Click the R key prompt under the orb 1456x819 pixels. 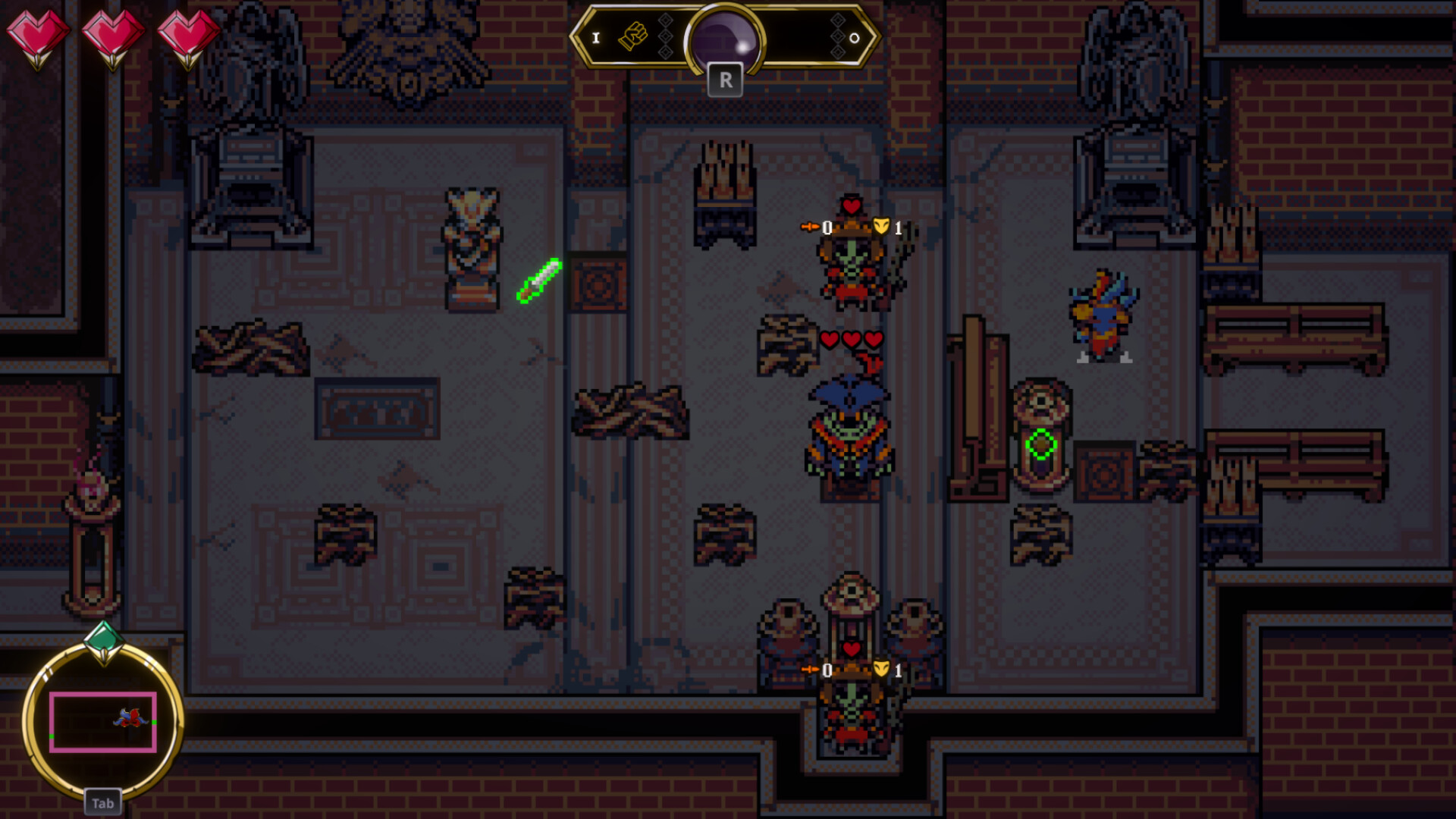point(726,80)
